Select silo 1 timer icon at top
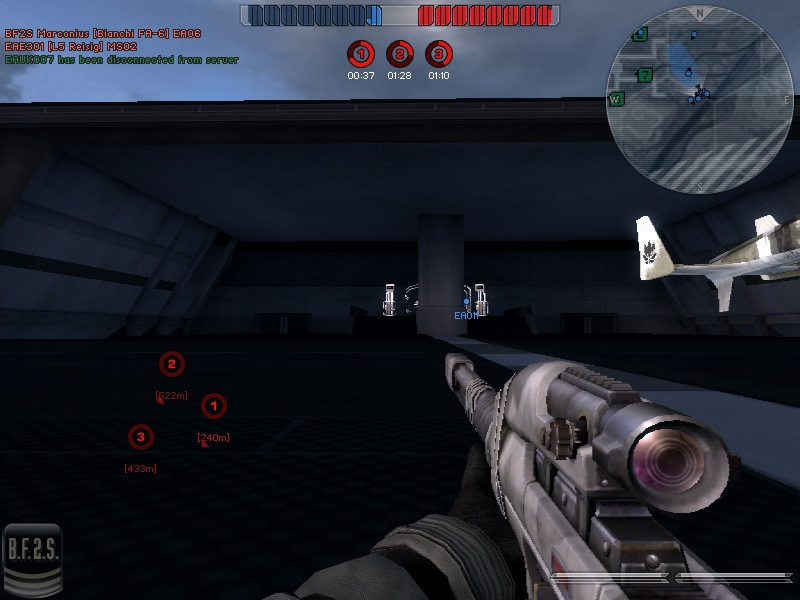 tap(361, 54)
